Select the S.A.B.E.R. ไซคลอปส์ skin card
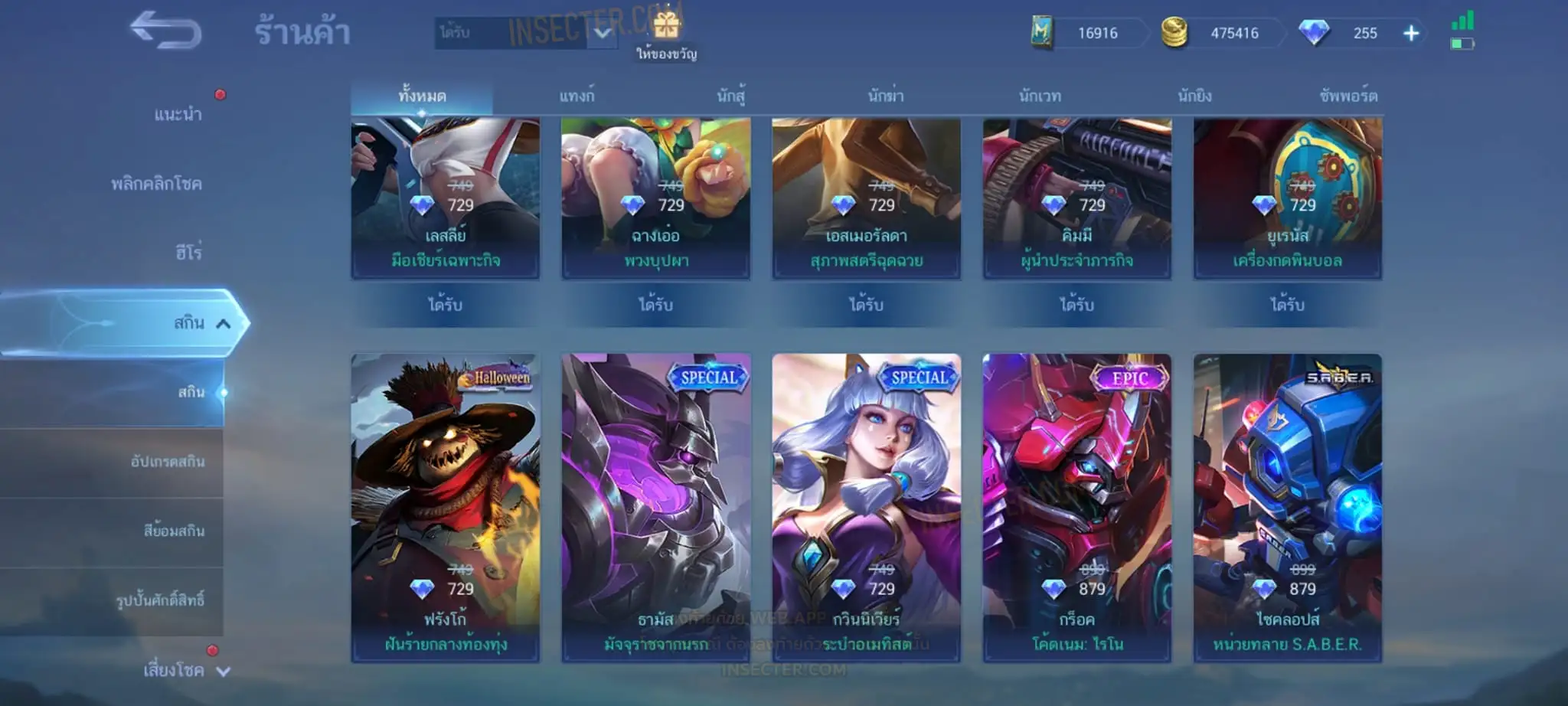1568x706 pixels. tap(1287, 507)
